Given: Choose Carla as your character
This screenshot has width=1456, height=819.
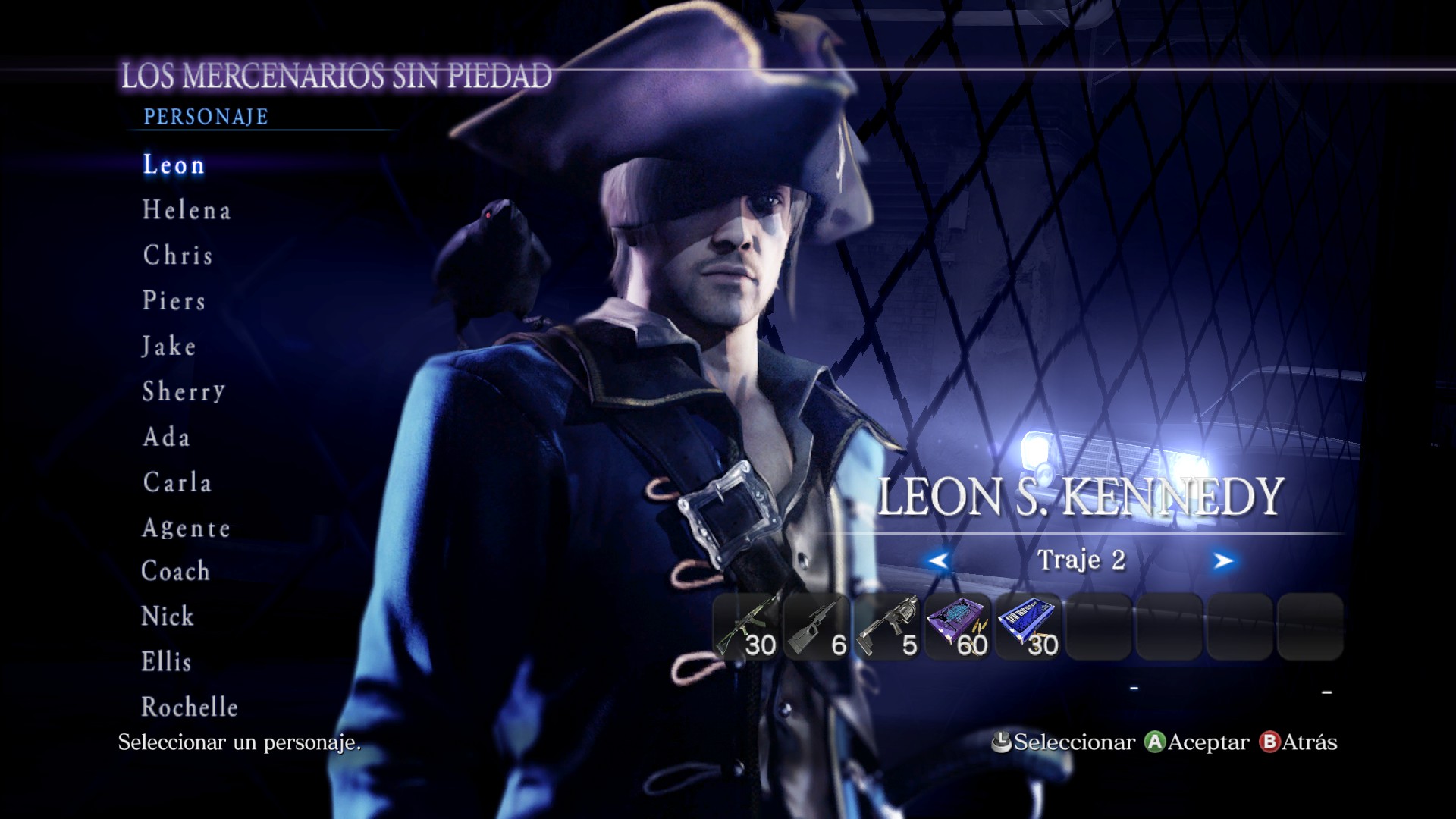Looking at the screenshot, I should click(x=177, y=482).
